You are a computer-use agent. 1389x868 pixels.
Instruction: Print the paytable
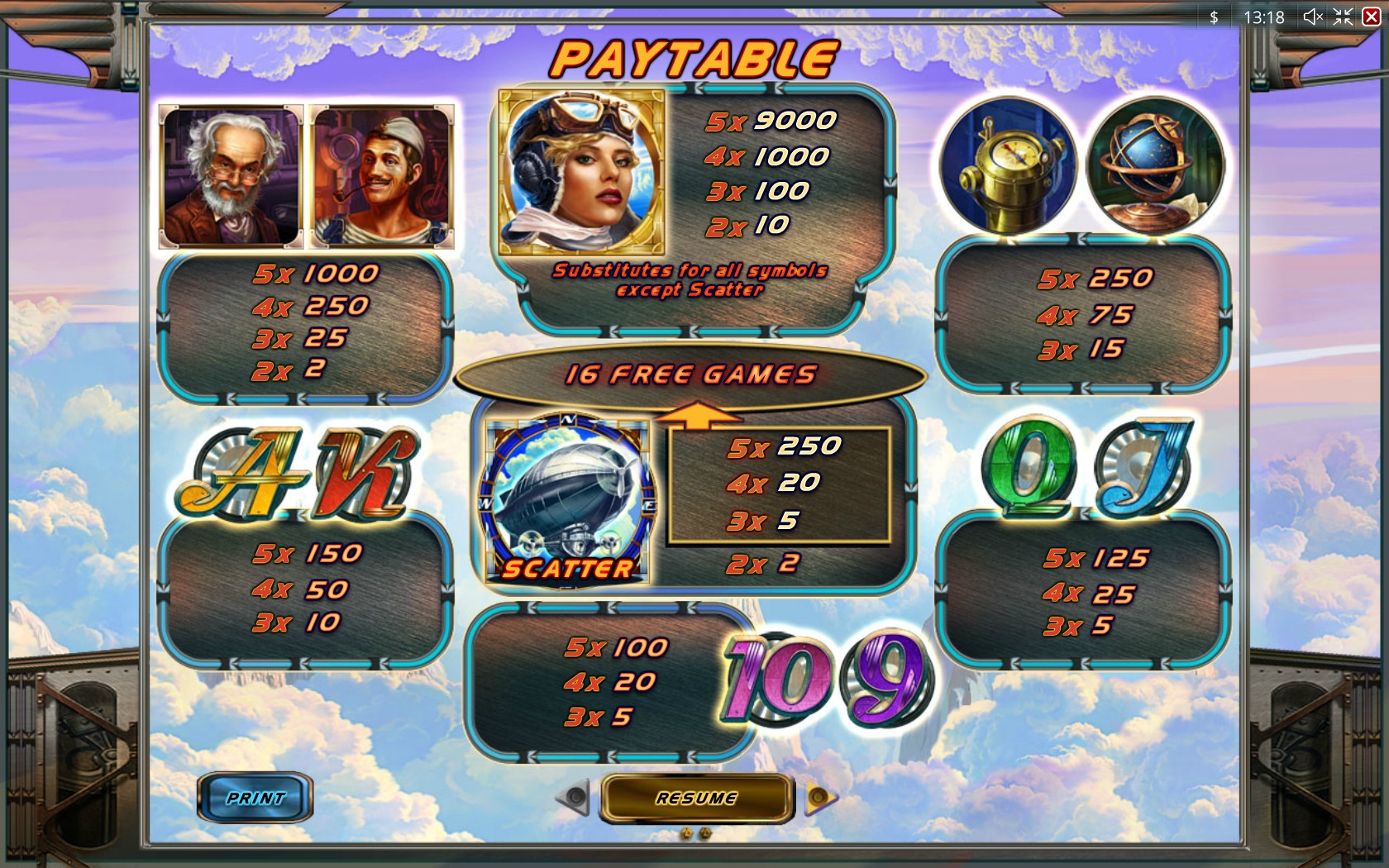pyautogui.click(x=255, y=798)
